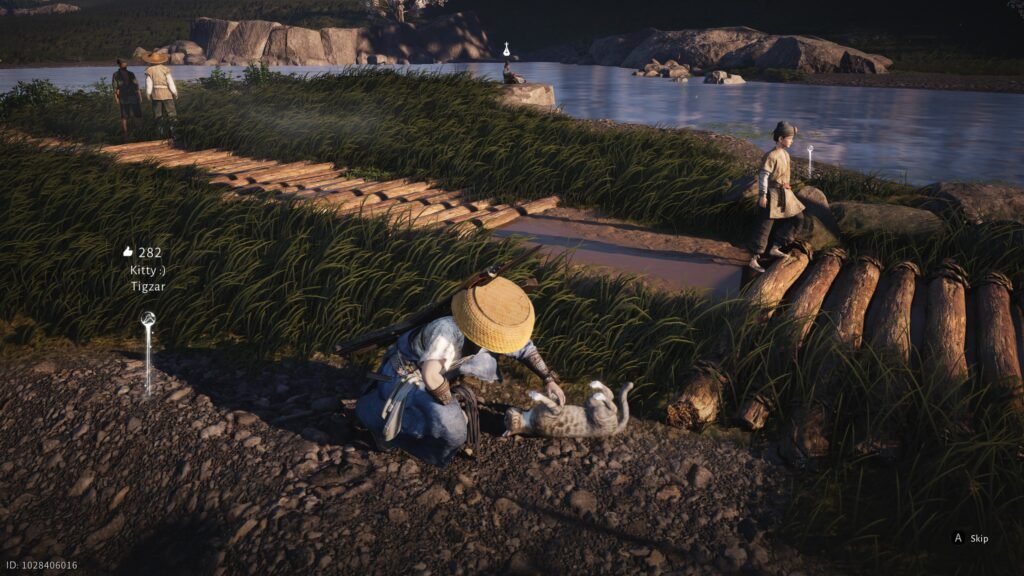Select the glowing message marker below Tigzar's note
Viewport: 1024px width, 576px height.
[148, 320]
